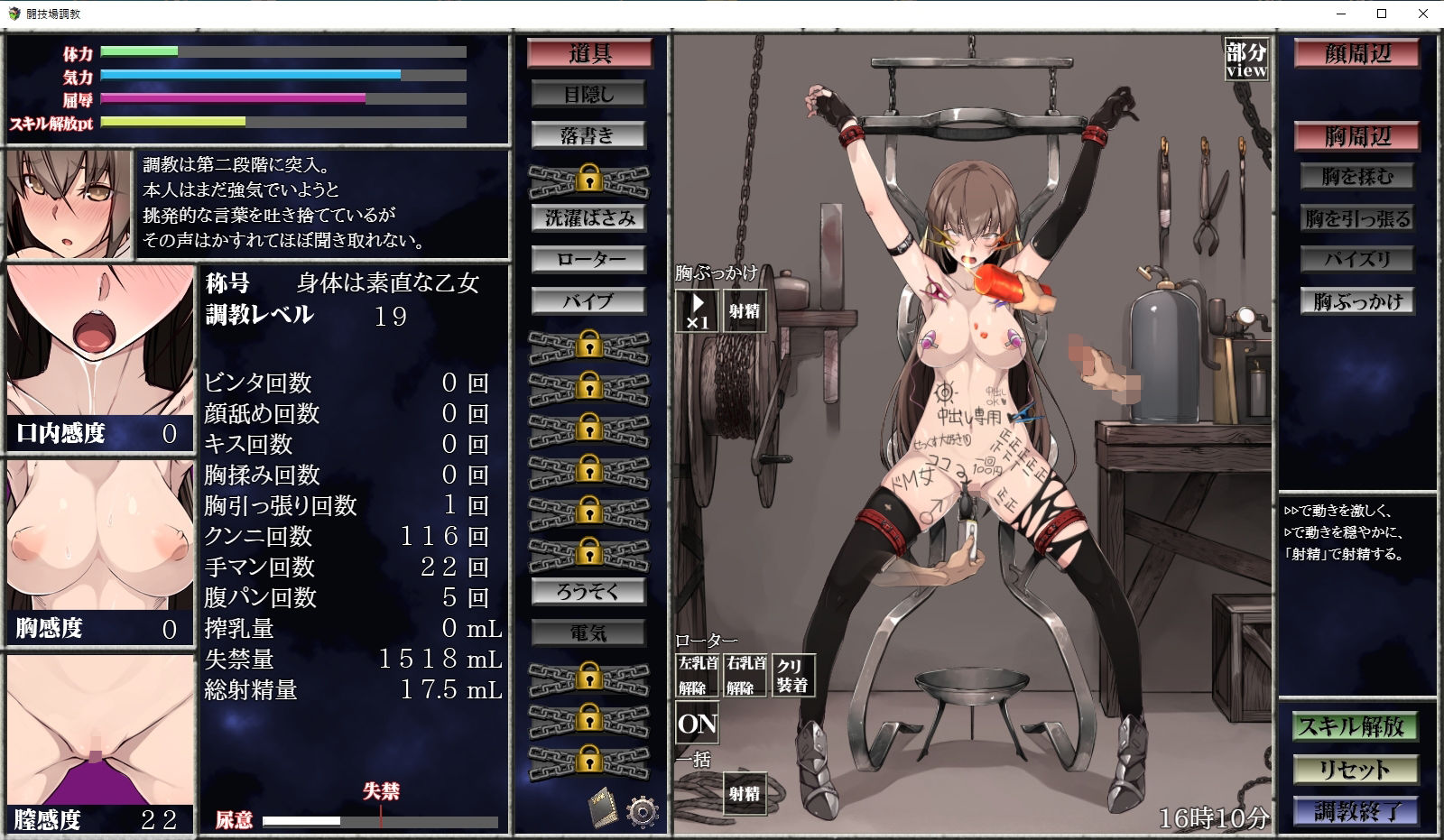
Task: Toggle the 部分view icon on the image
Action: (x=1245, y=58)
